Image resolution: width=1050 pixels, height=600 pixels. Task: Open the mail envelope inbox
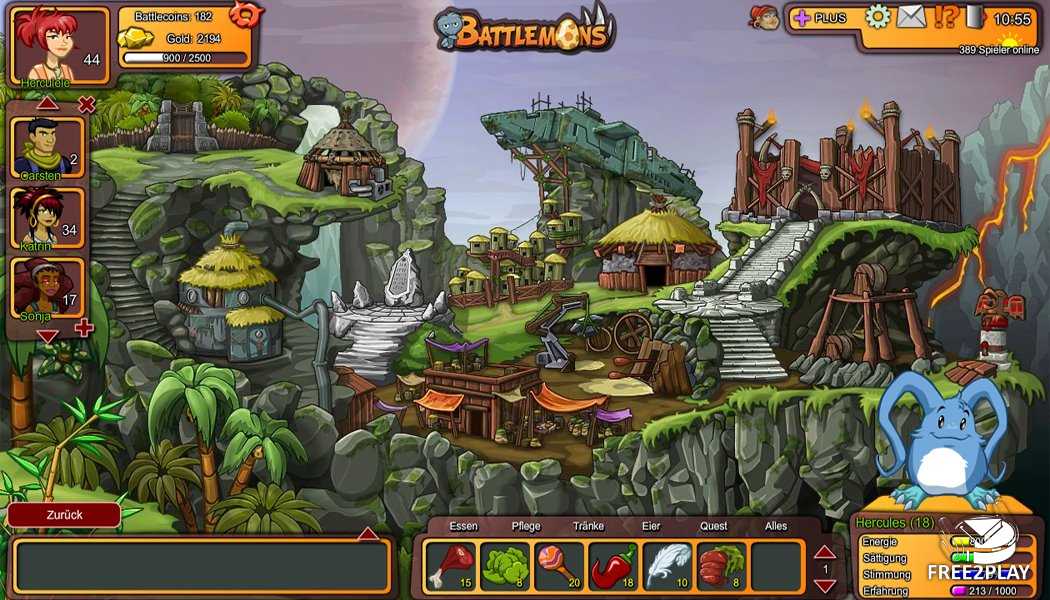tap(911, 17)
